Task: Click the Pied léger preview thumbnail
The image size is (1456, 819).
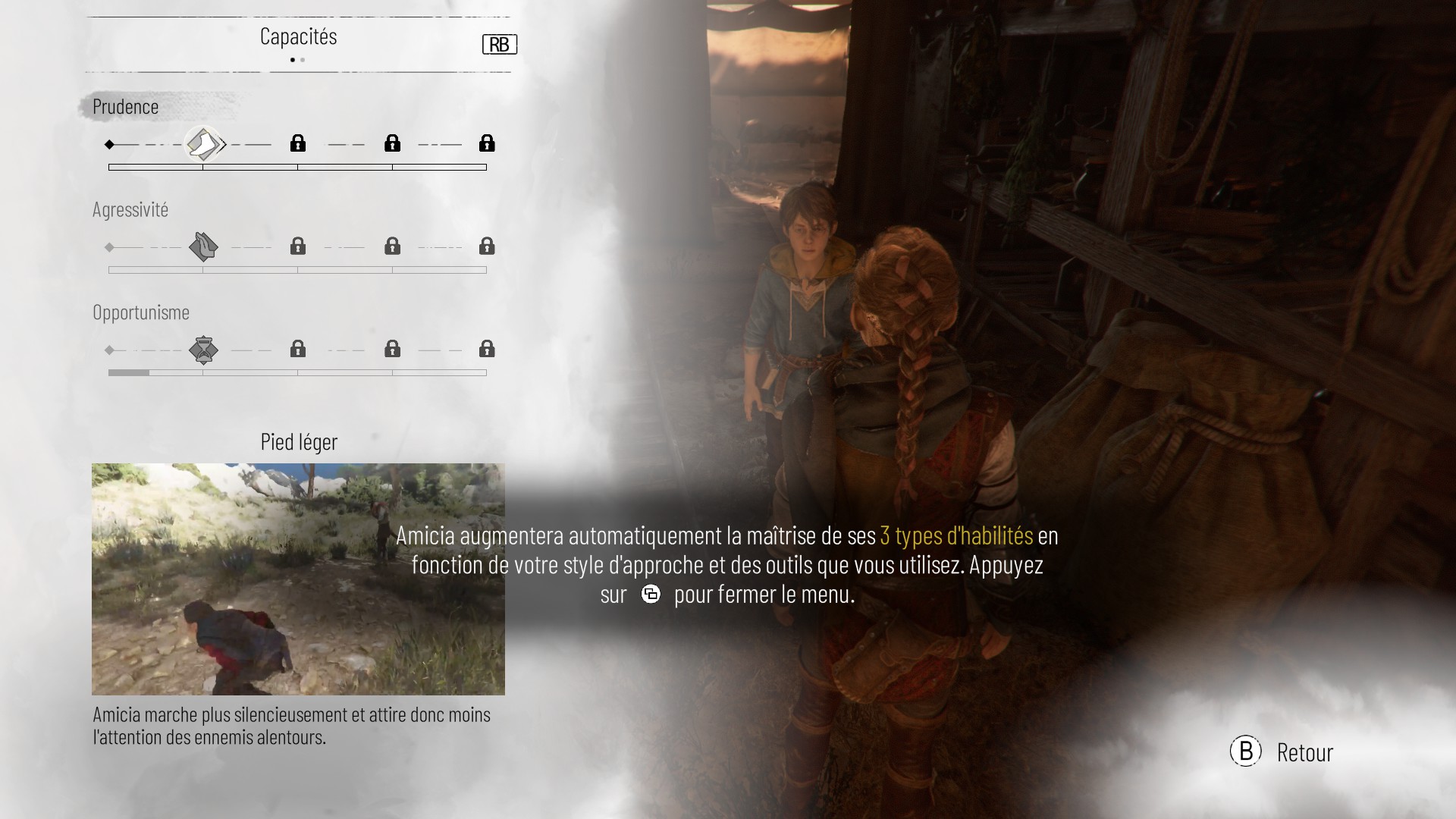Action: pos(297,579)
